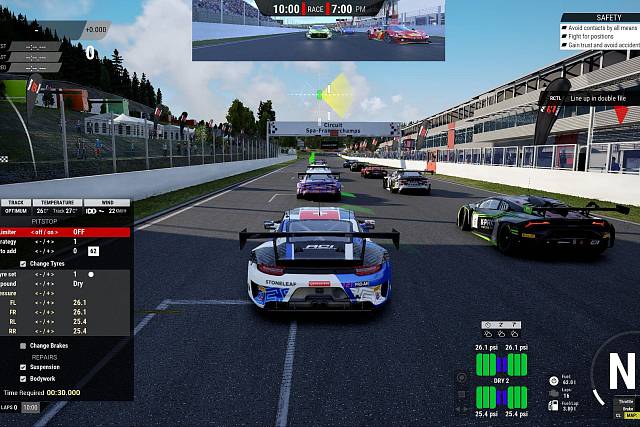Screen dimensions: 640x427
Task: Click the DRY 2 tyre status widget
Action: (x=501, y=381)
